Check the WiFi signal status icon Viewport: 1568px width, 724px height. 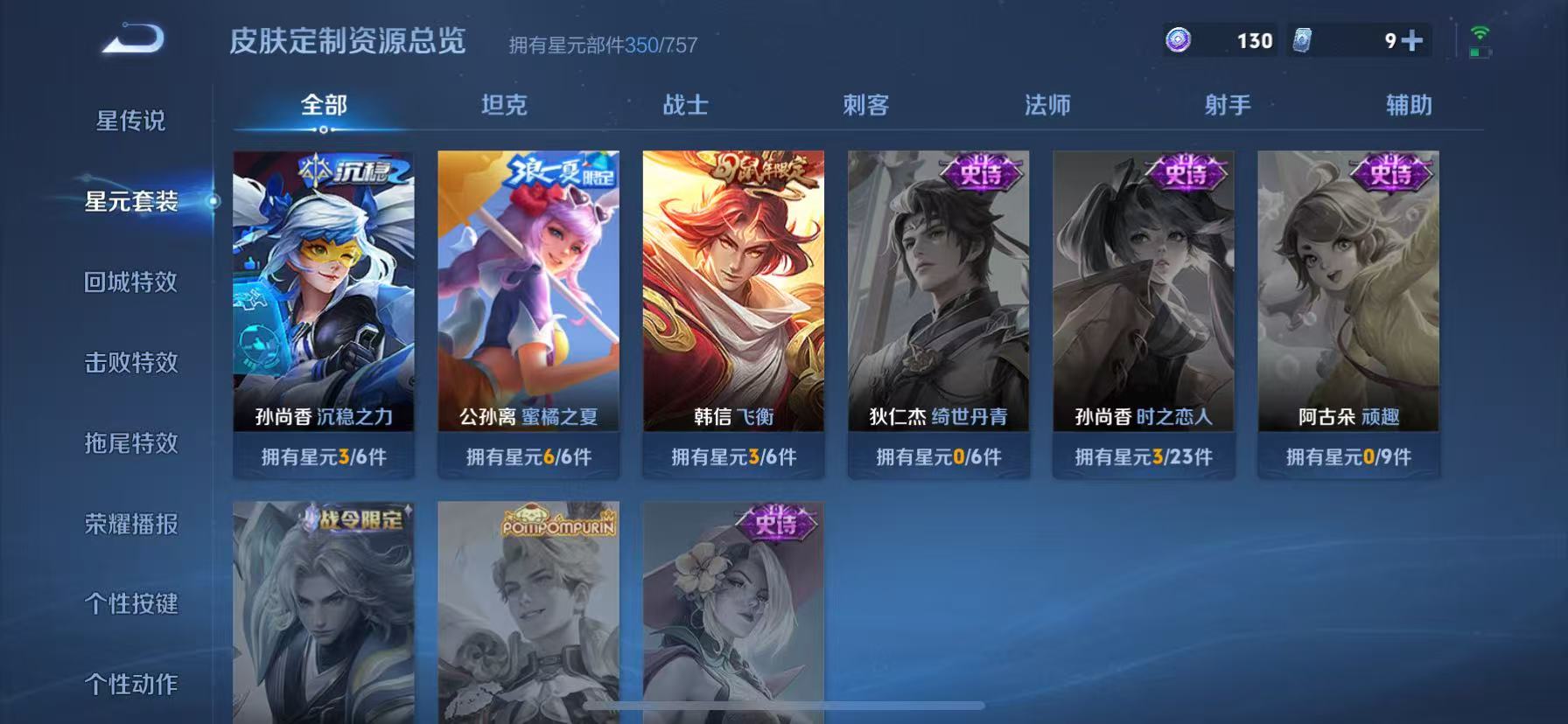coord(1479,35)
